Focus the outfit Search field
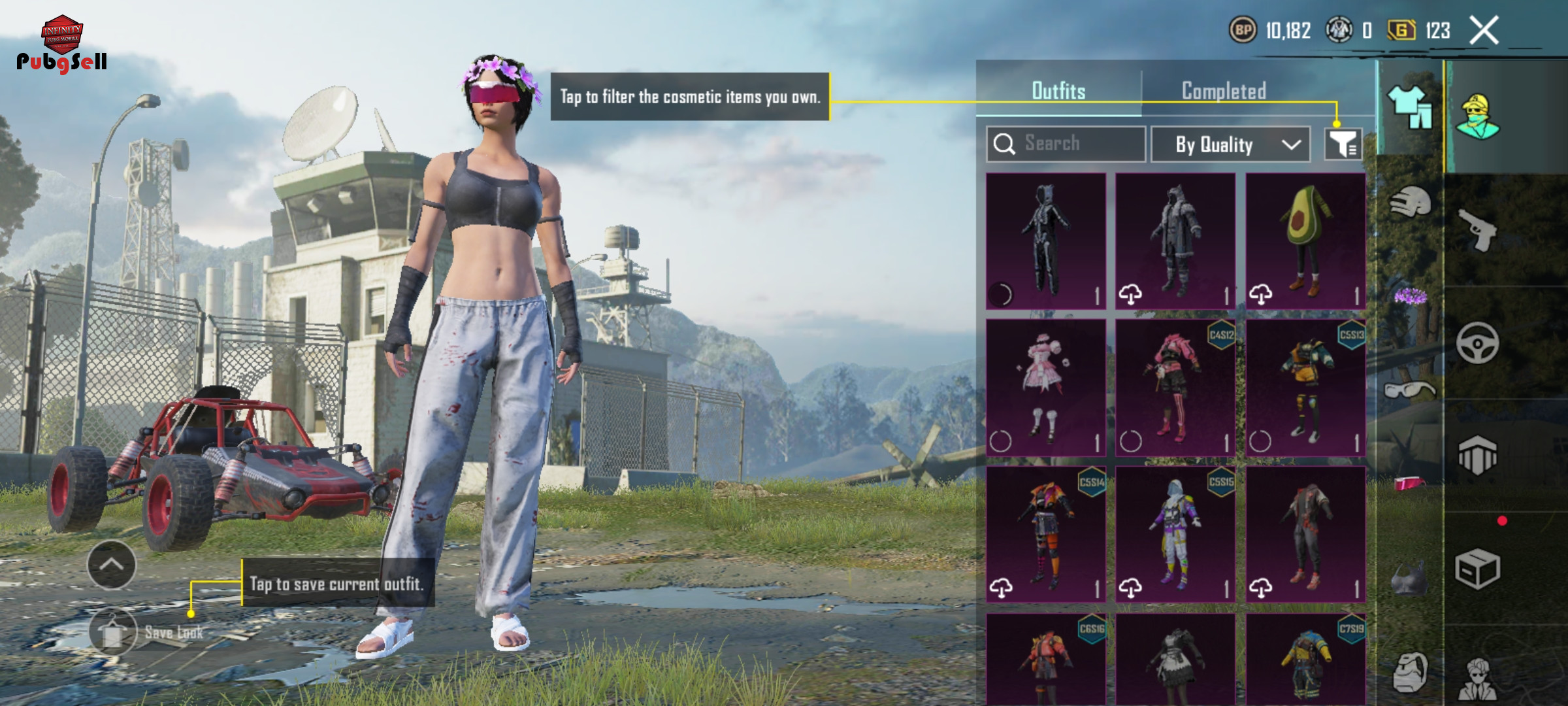The height and width of the screenshot is (706, 1568). pos(1066,143)
